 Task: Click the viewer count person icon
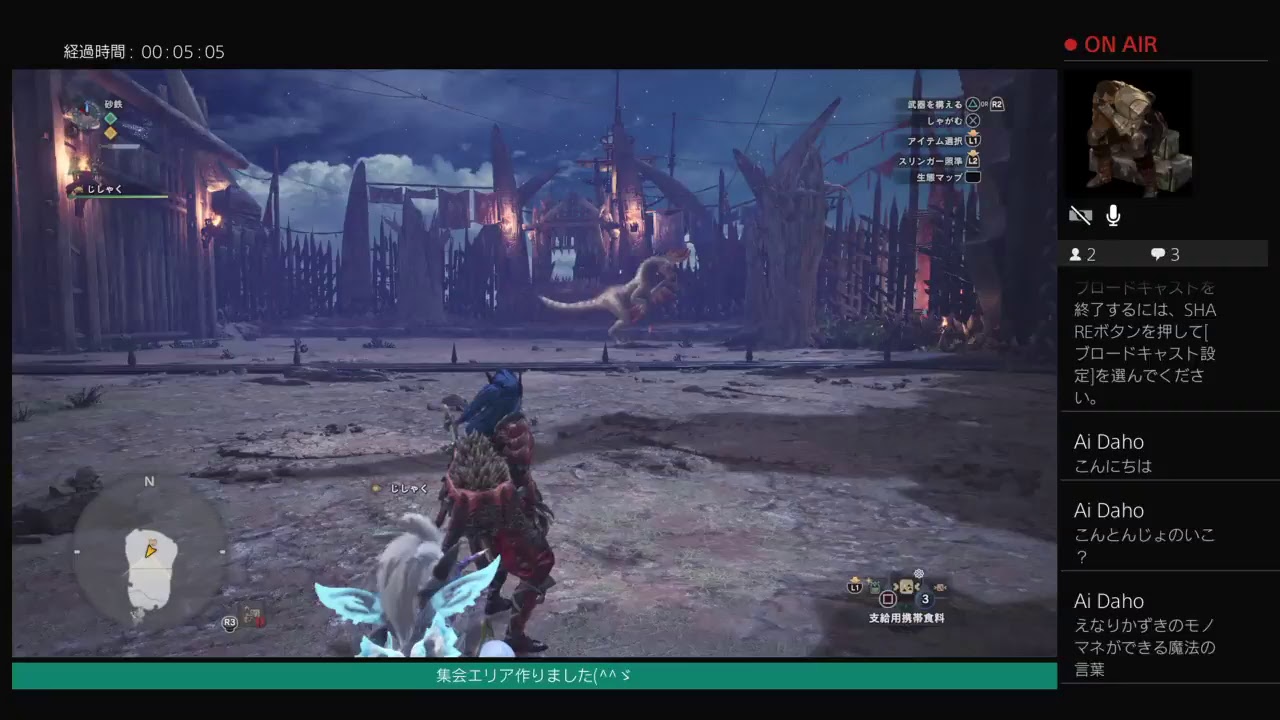click(1075, 254)
